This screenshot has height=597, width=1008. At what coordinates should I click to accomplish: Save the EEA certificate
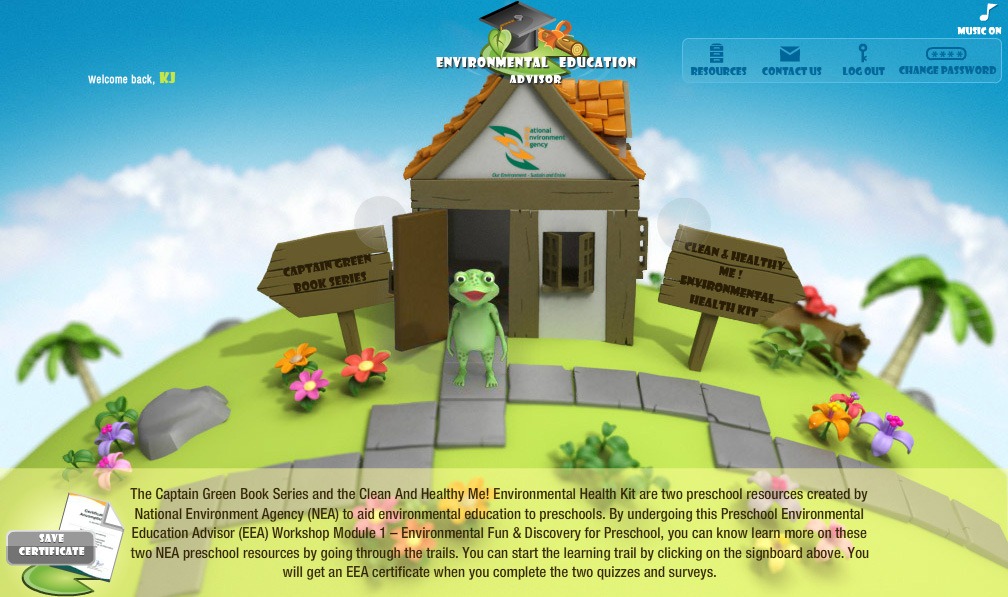pos(51,545)
